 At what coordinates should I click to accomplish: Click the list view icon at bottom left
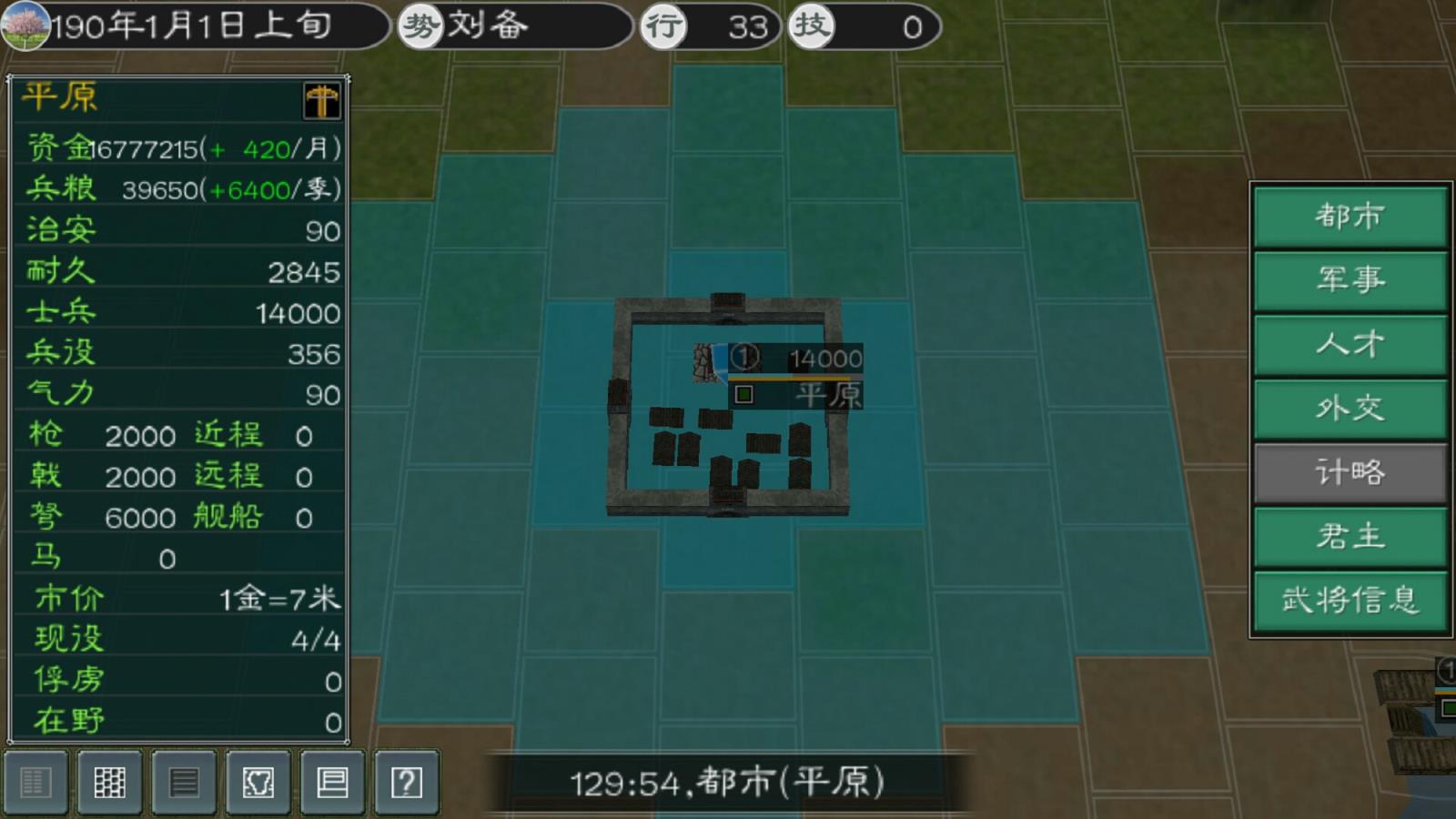tap(36, 781)
